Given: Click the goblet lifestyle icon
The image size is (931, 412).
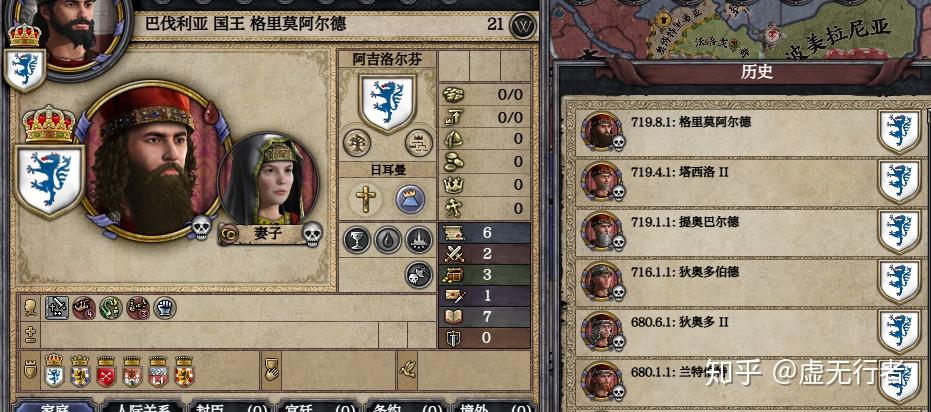Looking at the screenshot, I should pos(357,239).
